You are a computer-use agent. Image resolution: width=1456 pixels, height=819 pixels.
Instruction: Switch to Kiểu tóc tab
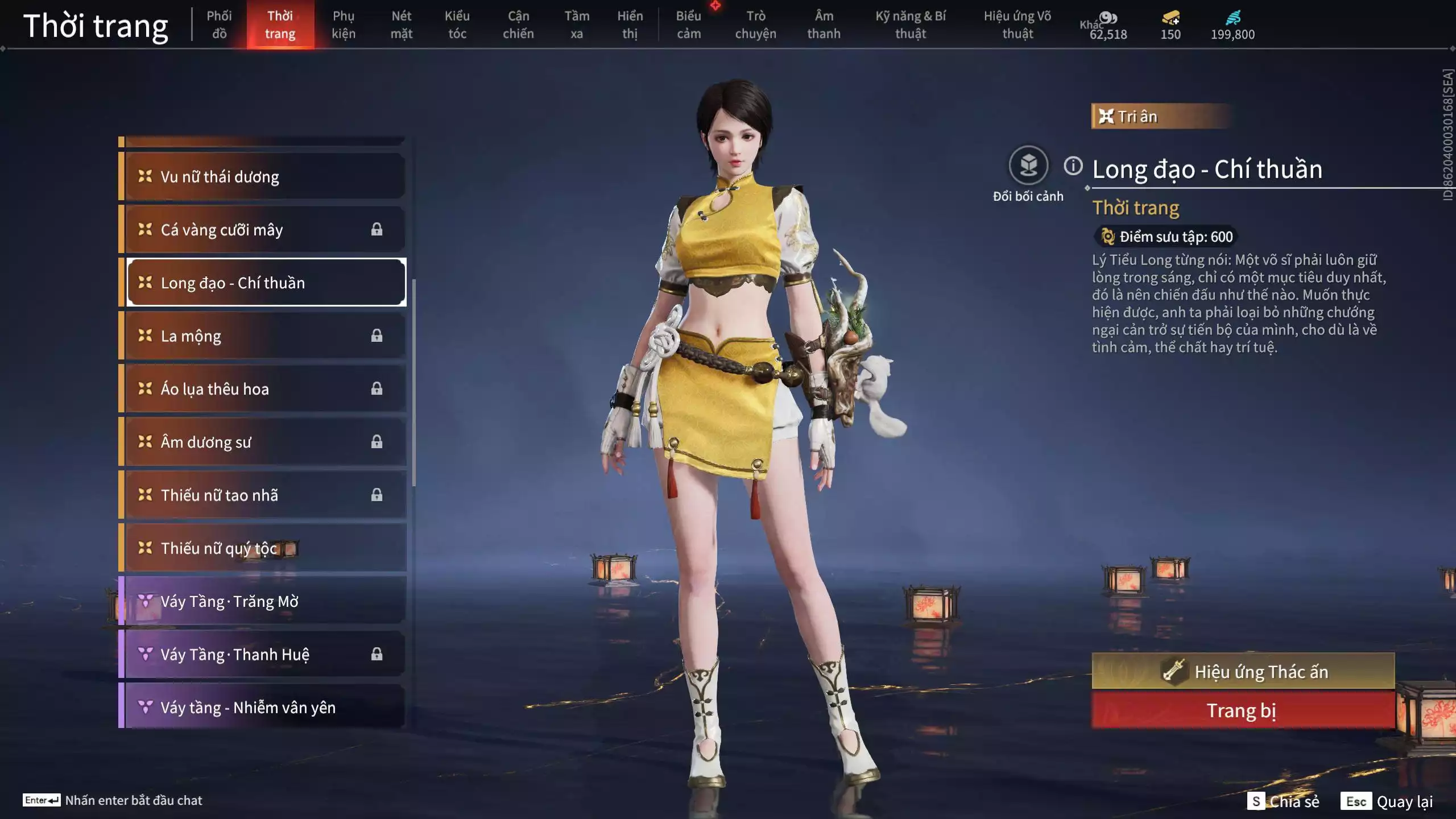(x=457, y=24)
